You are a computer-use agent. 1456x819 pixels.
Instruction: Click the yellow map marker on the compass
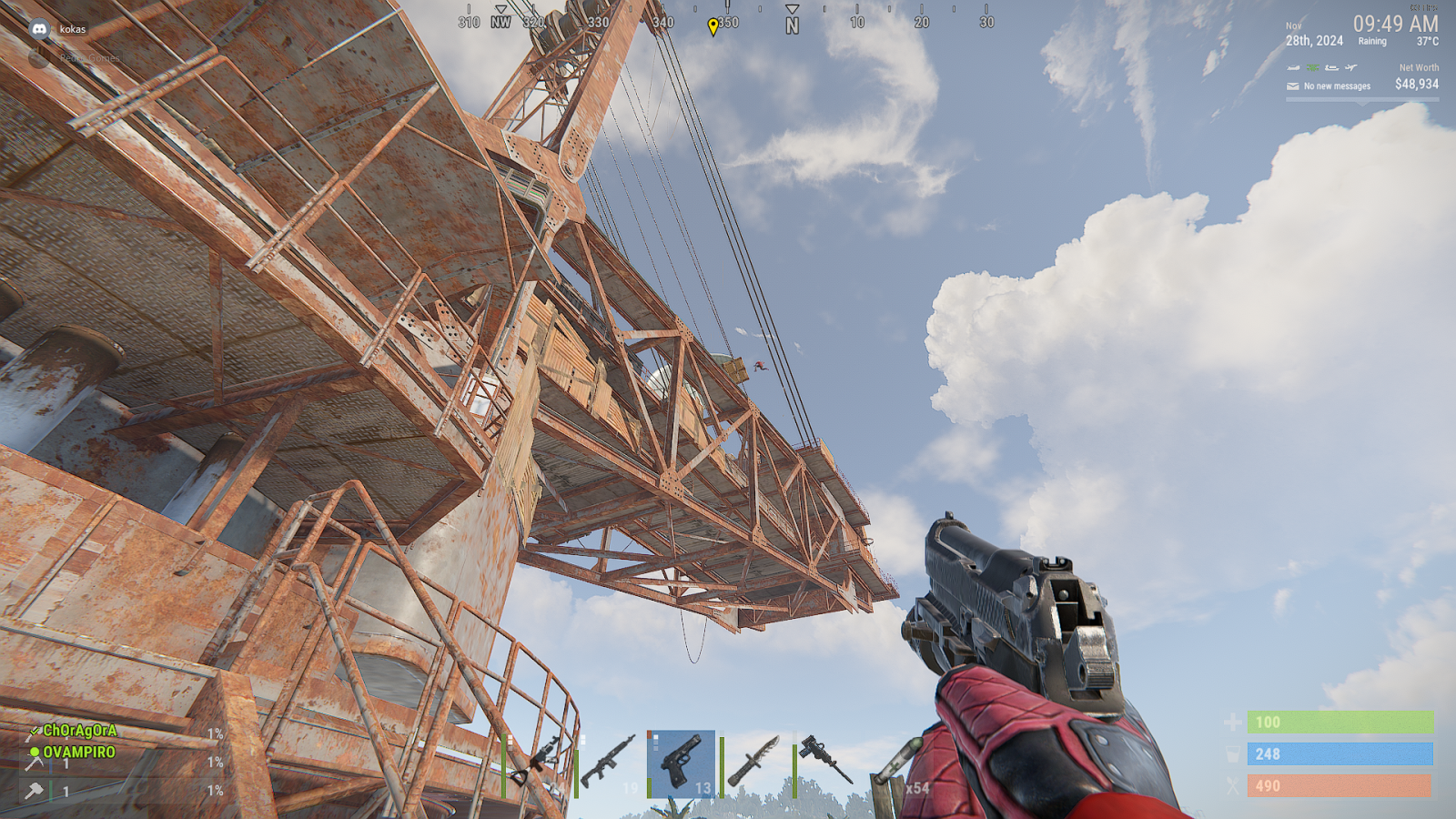click(713, 27)
